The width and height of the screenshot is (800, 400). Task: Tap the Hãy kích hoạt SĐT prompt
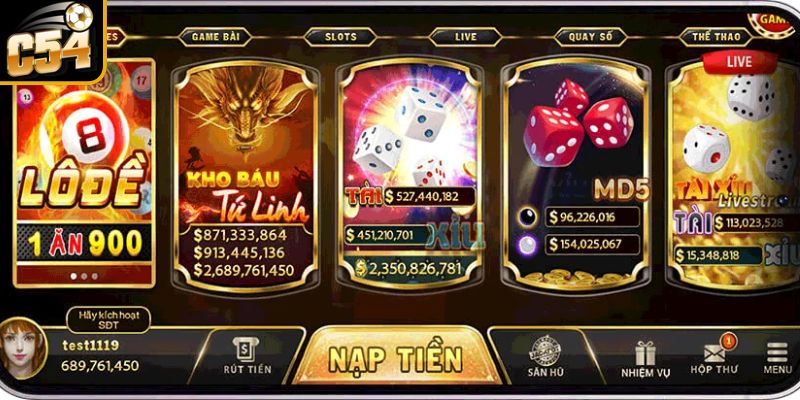pos(107,319)
